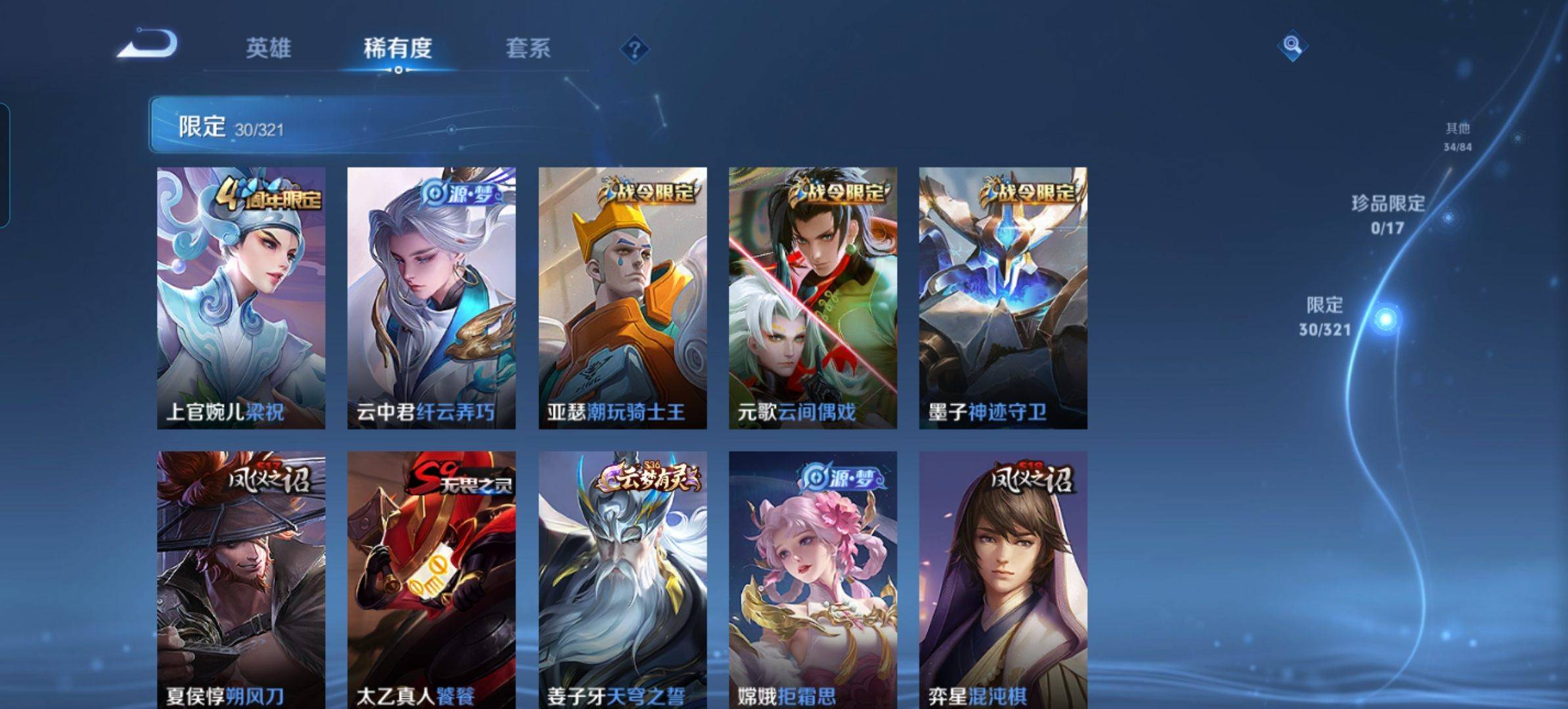
Task: Switch to the 英雄 tab
Action: (268, 49)
